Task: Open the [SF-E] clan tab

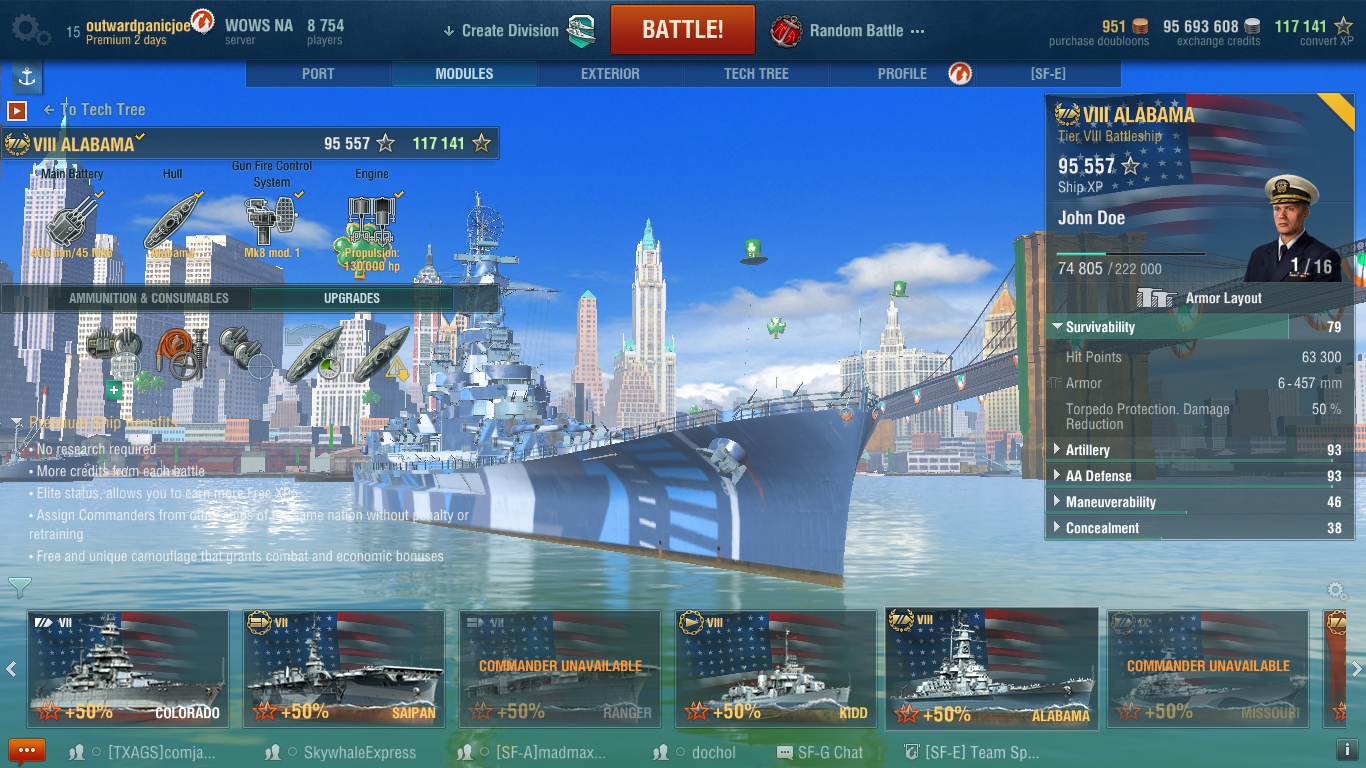Action: click(x=1048, y=74)
